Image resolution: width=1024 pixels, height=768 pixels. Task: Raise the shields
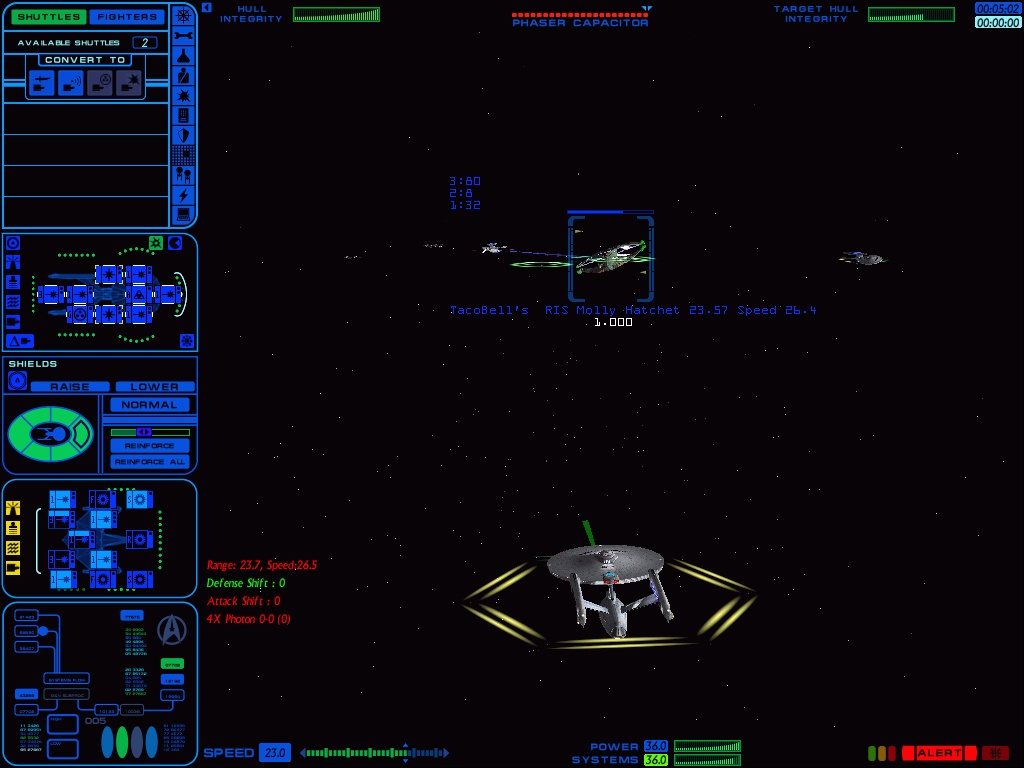(69, 387)
